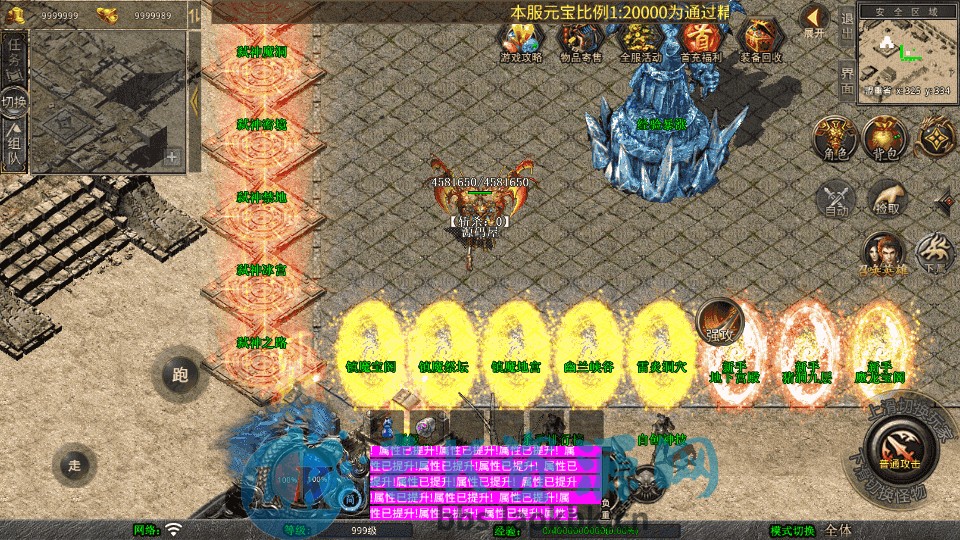Open the 物品寄售 consignment icon
Screen dimensions: 960x540
[x=580, y=42]
